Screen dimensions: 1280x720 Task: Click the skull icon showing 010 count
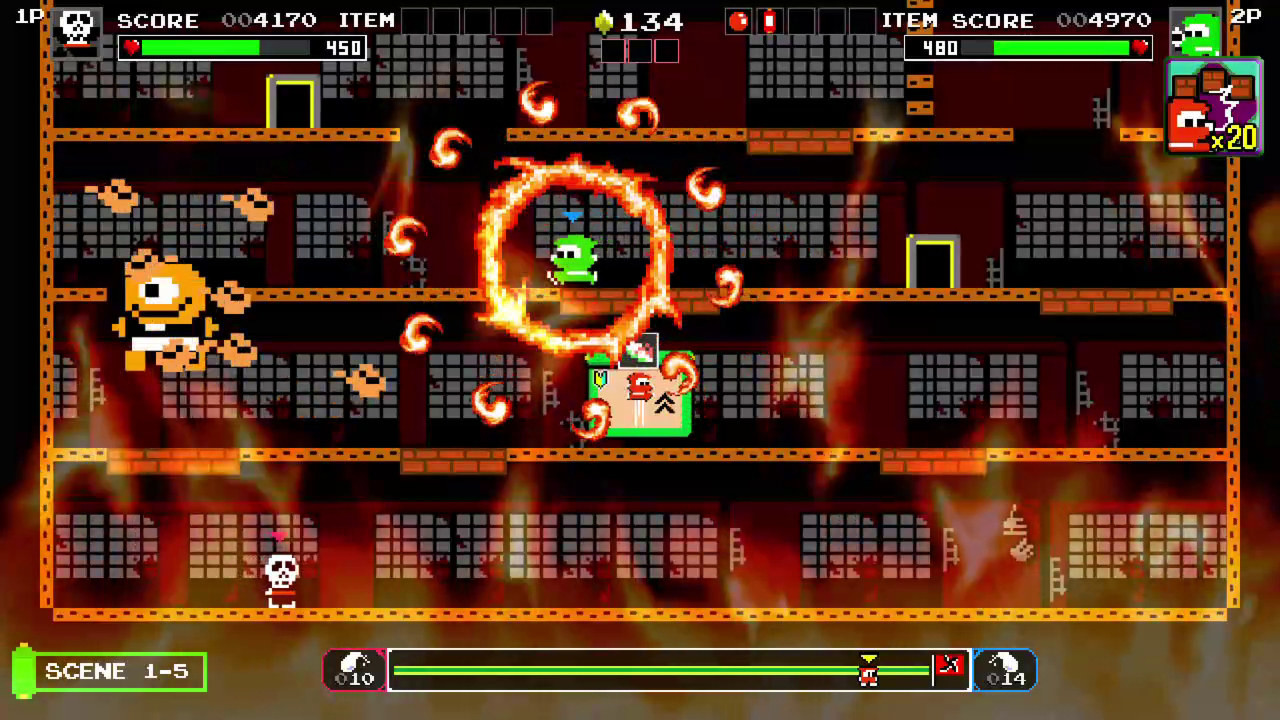point(355,668)
